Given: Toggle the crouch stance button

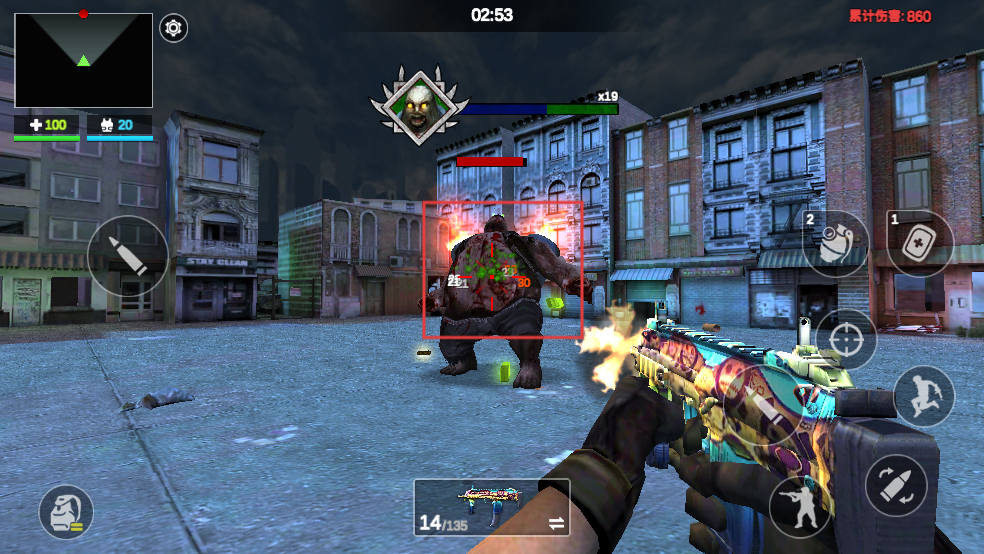Looking at the screenshot, I should pos(801,506).
